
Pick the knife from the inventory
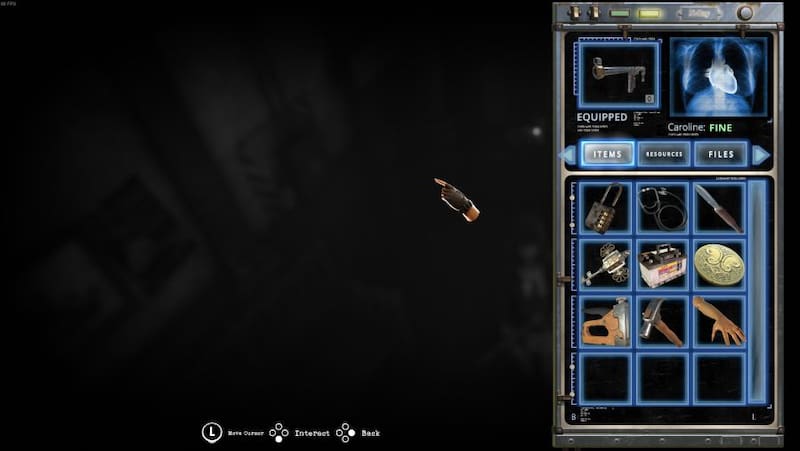coord(718,207)
